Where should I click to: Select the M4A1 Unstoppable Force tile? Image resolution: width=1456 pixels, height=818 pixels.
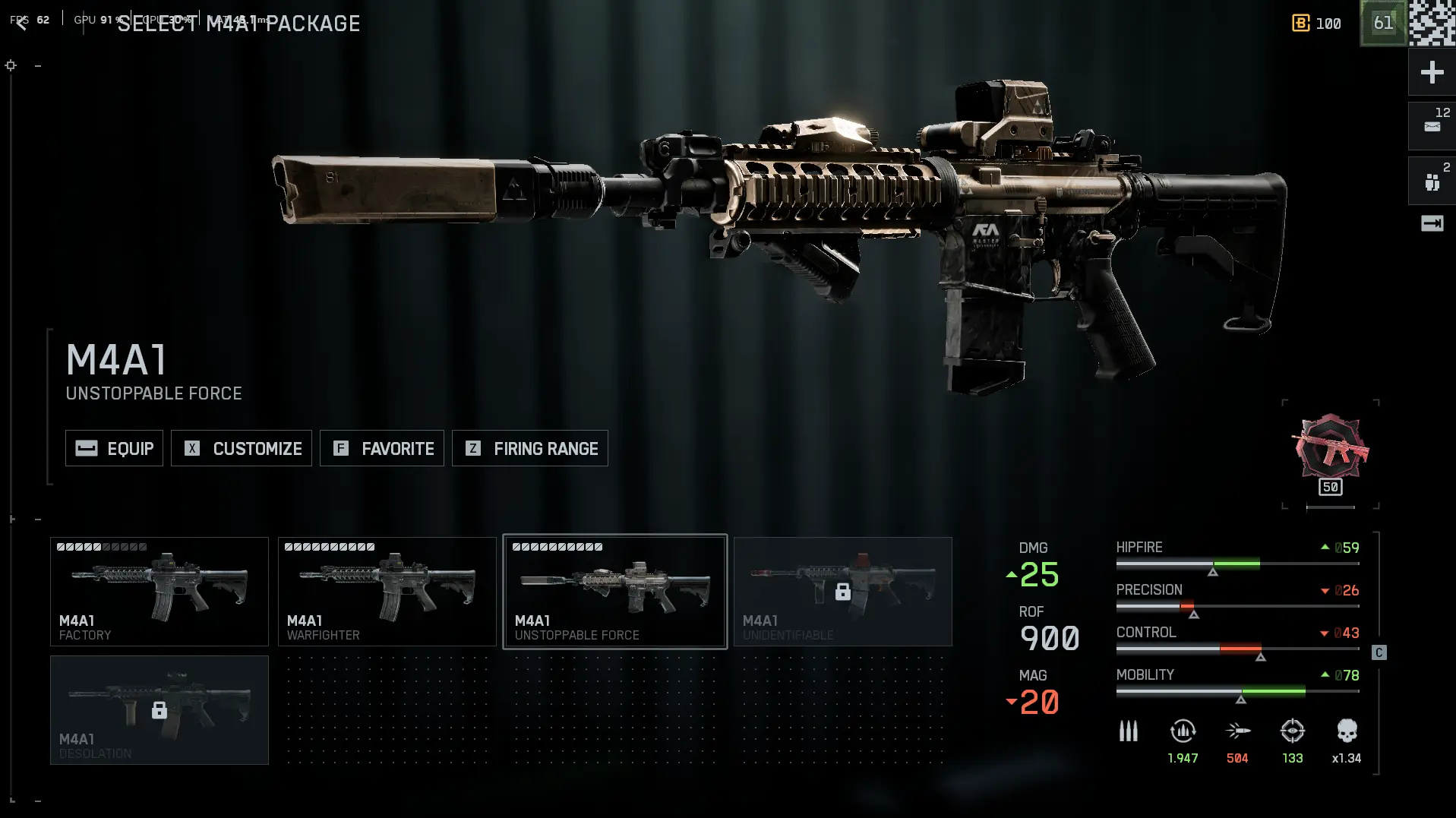615,592
